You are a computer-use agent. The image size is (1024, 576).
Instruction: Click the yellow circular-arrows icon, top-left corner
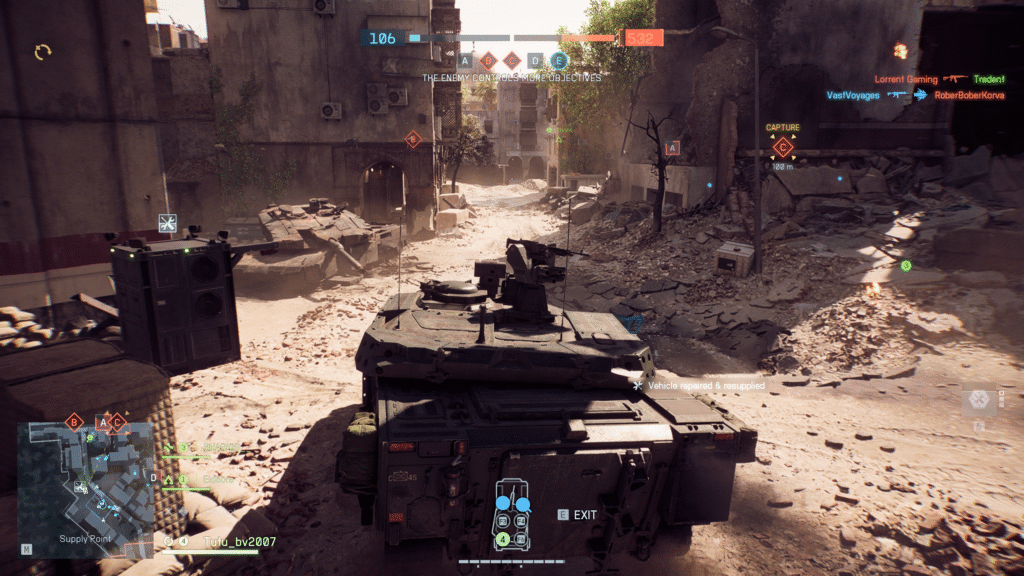tap(43, 51)
